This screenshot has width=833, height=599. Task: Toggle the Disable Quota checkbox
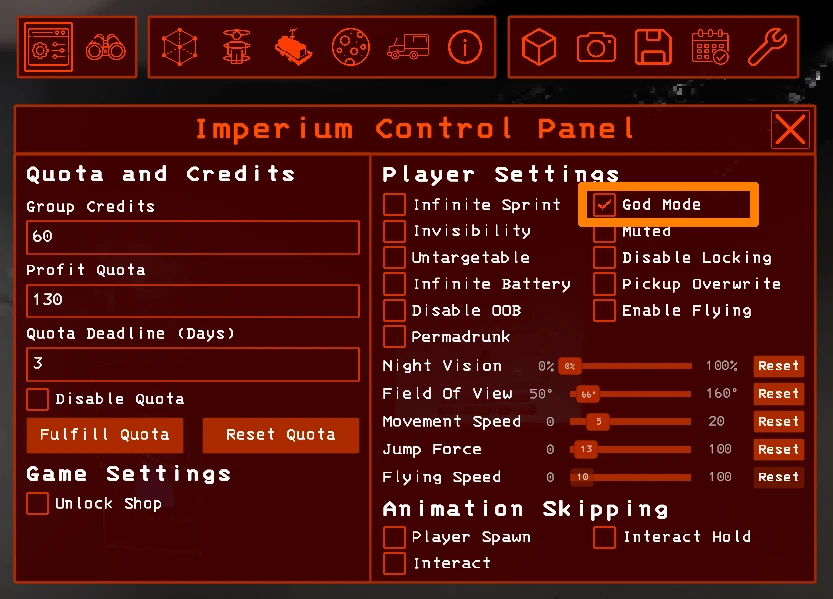(38, 399)
